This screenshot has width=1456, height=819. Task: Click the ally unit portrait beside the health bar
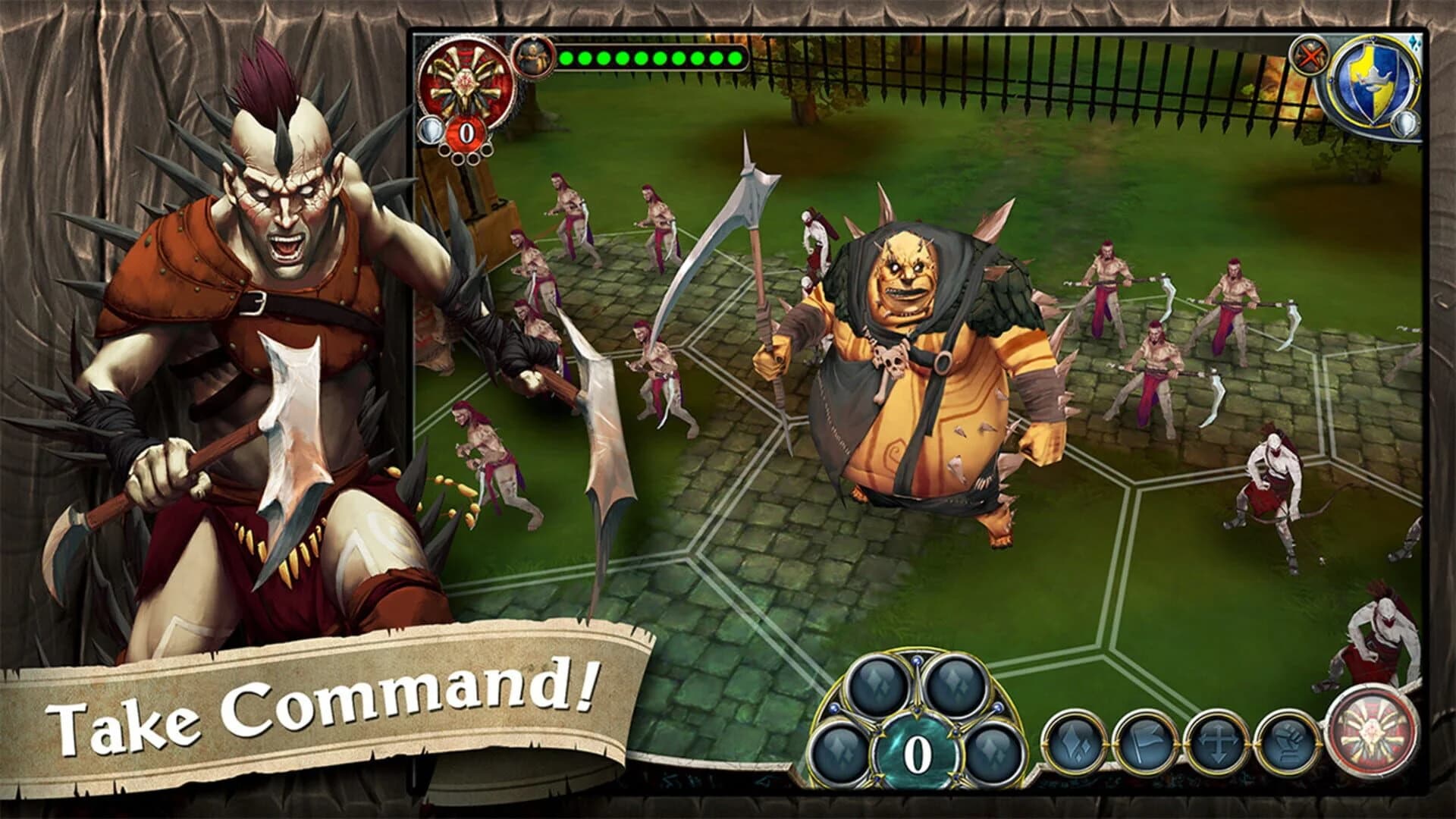tap(534, 58)
